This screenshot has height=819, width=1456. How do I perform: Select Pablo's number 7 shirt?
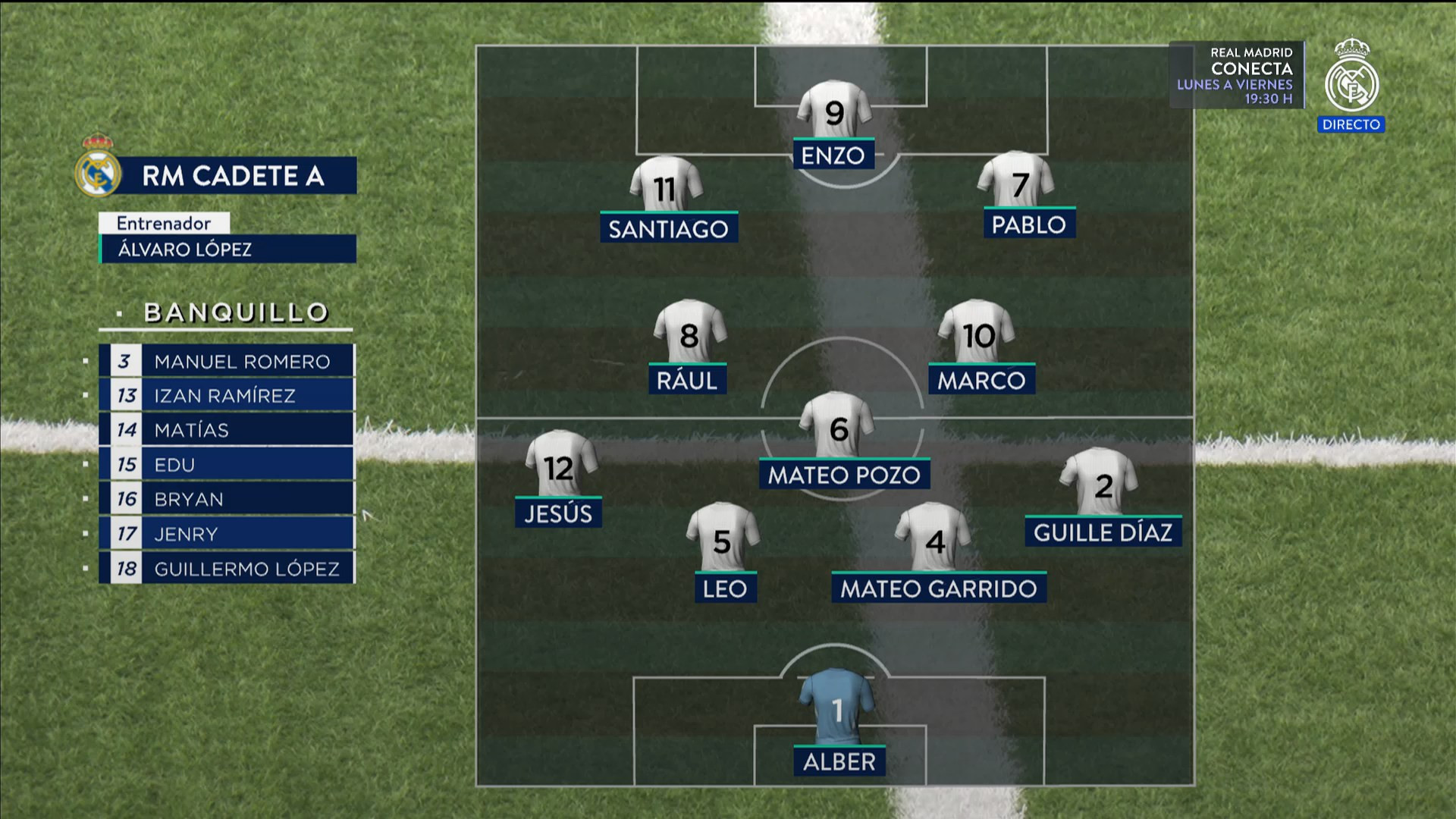(x=1016, y=180)
